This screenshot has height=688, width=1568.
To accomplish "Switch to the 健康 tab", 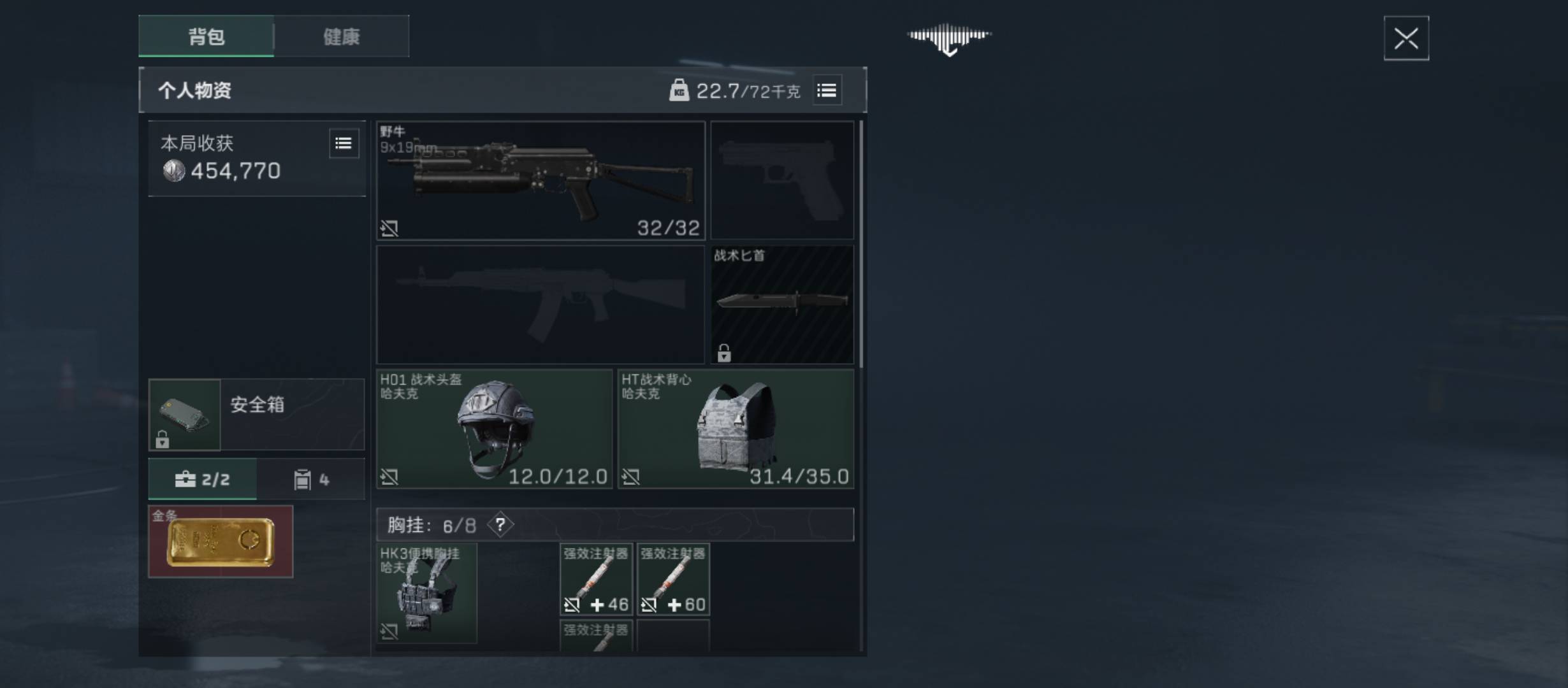I will pyautogui.click(x=342, y=36).
